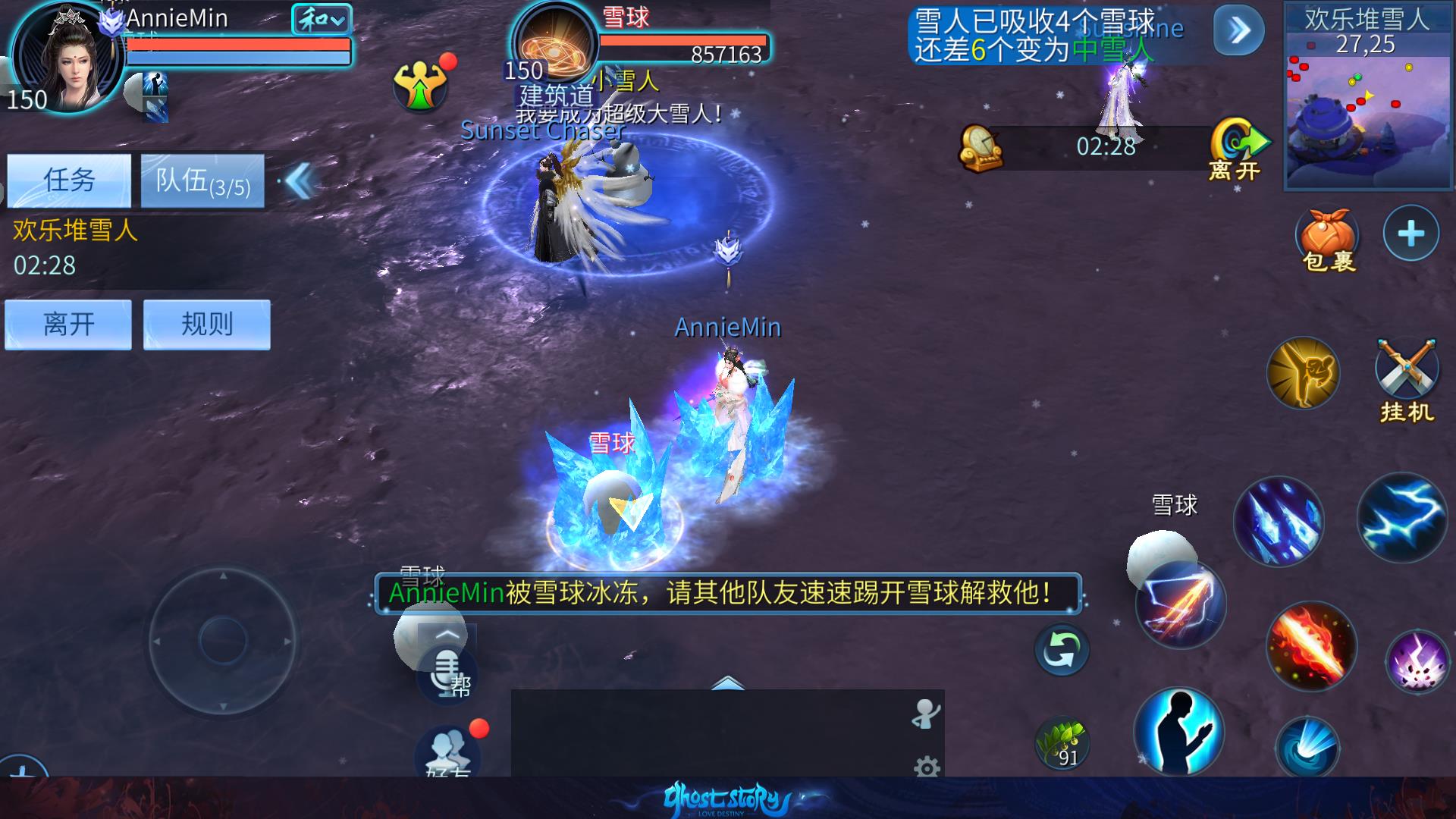Use the blue lightning skill
The width and height of the screenshot is (1456, 819).
point(1401,518)
